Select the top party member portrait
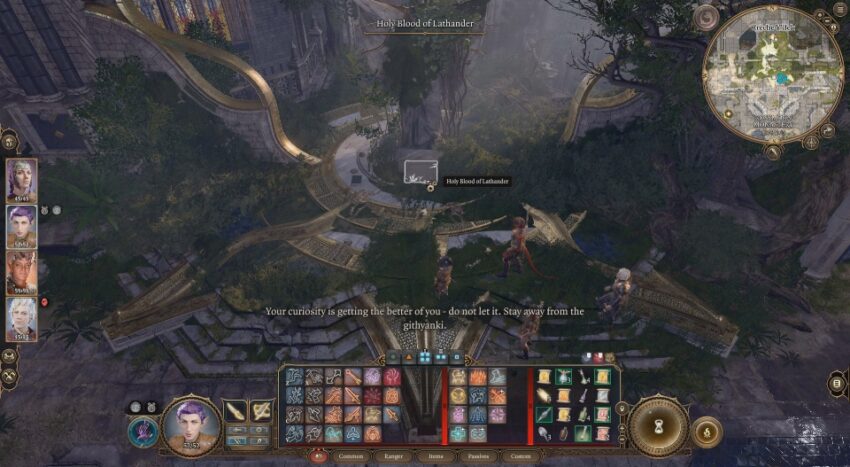Screen dimensions: 850x467 [x=21, y=180]
